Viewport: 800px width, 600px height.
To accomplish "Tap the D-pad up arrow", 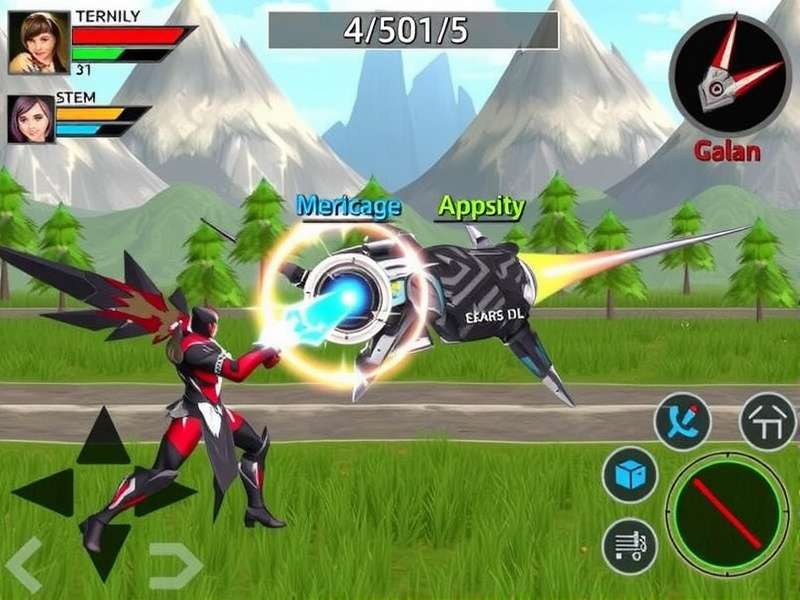I will pyautogui.click(x=103, y=438).
